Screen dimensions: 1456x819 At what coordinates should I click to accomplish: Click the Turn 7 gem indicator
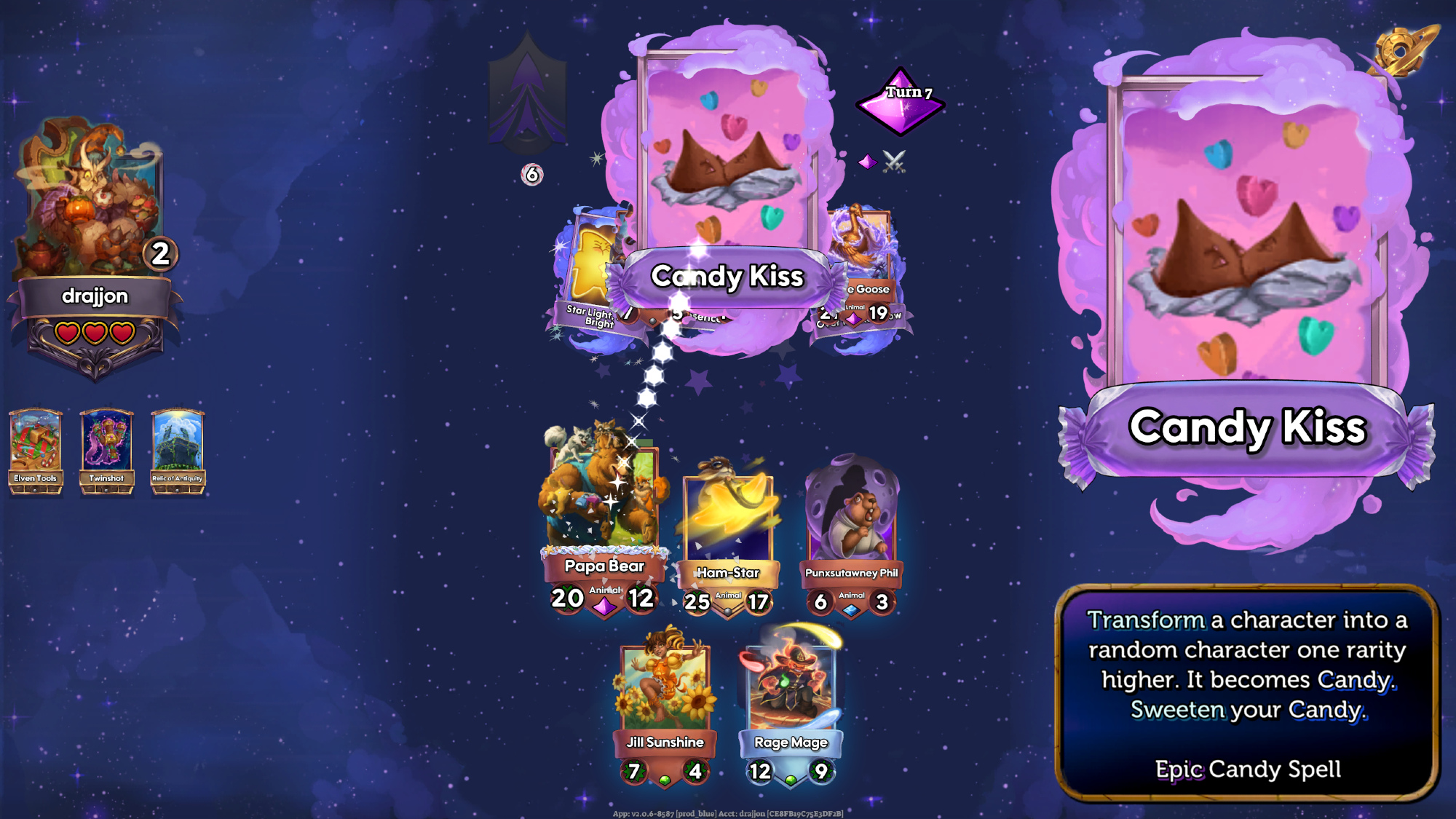pyautogui.click(x=901, y=102)
